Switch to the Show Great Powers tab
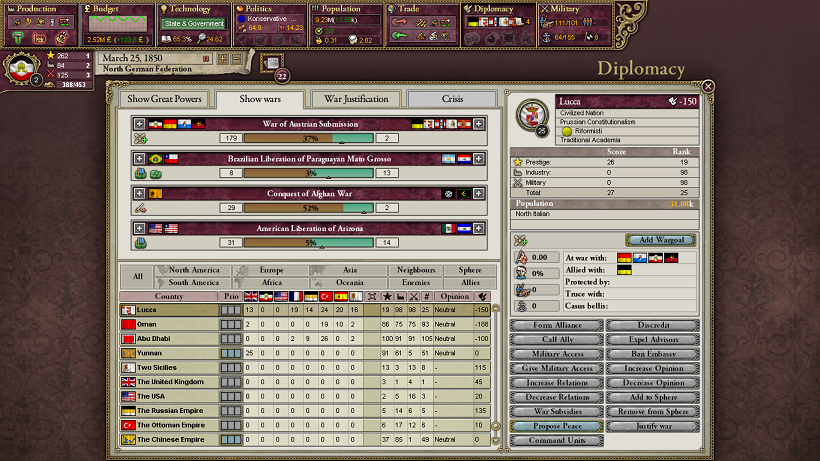This screenshot has width=820, height=461. (164, 99)
